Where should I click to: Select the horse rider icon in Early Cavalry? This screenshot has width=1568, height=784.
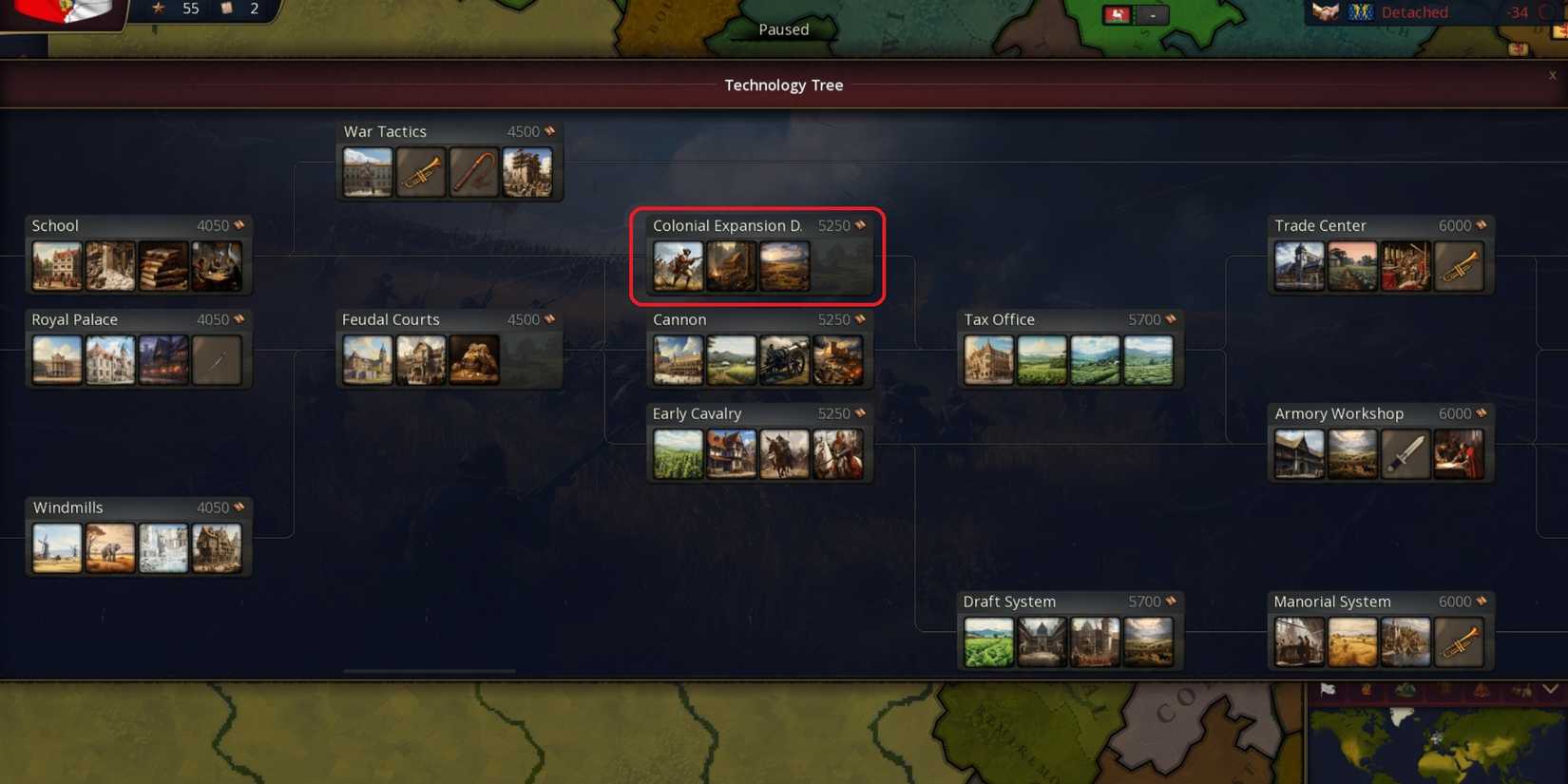point(785,453)
